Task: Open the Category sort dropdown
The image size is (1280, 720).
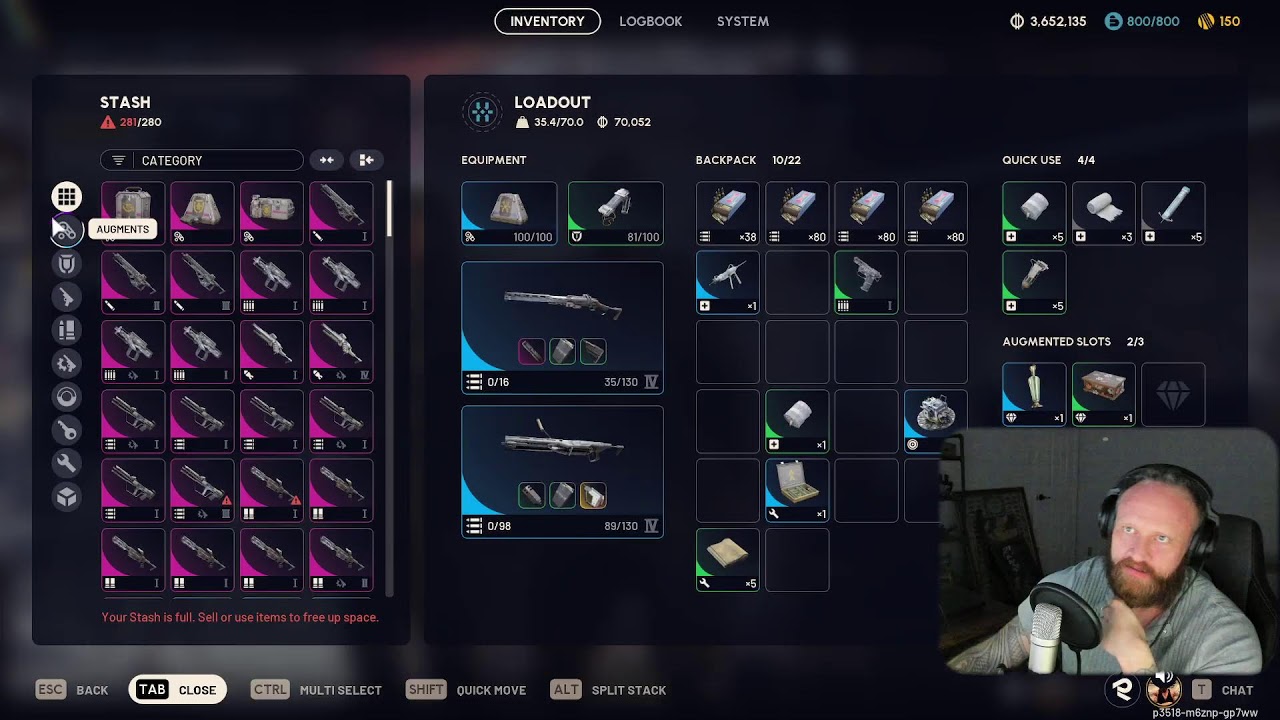Action: 201,160
